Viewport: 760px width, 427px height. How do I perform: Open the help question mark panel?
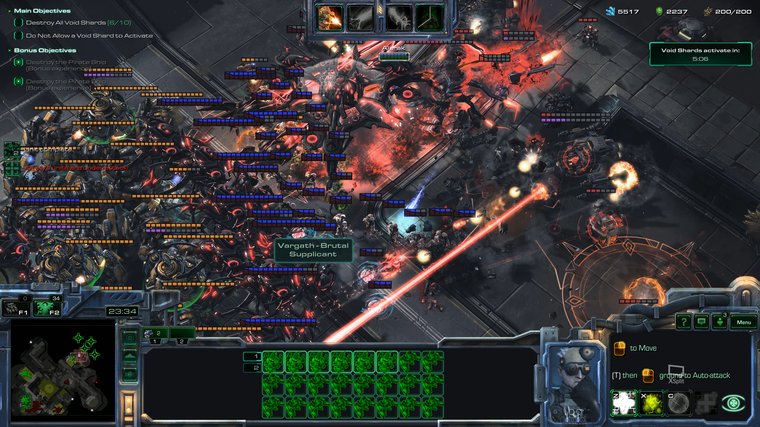683,322
